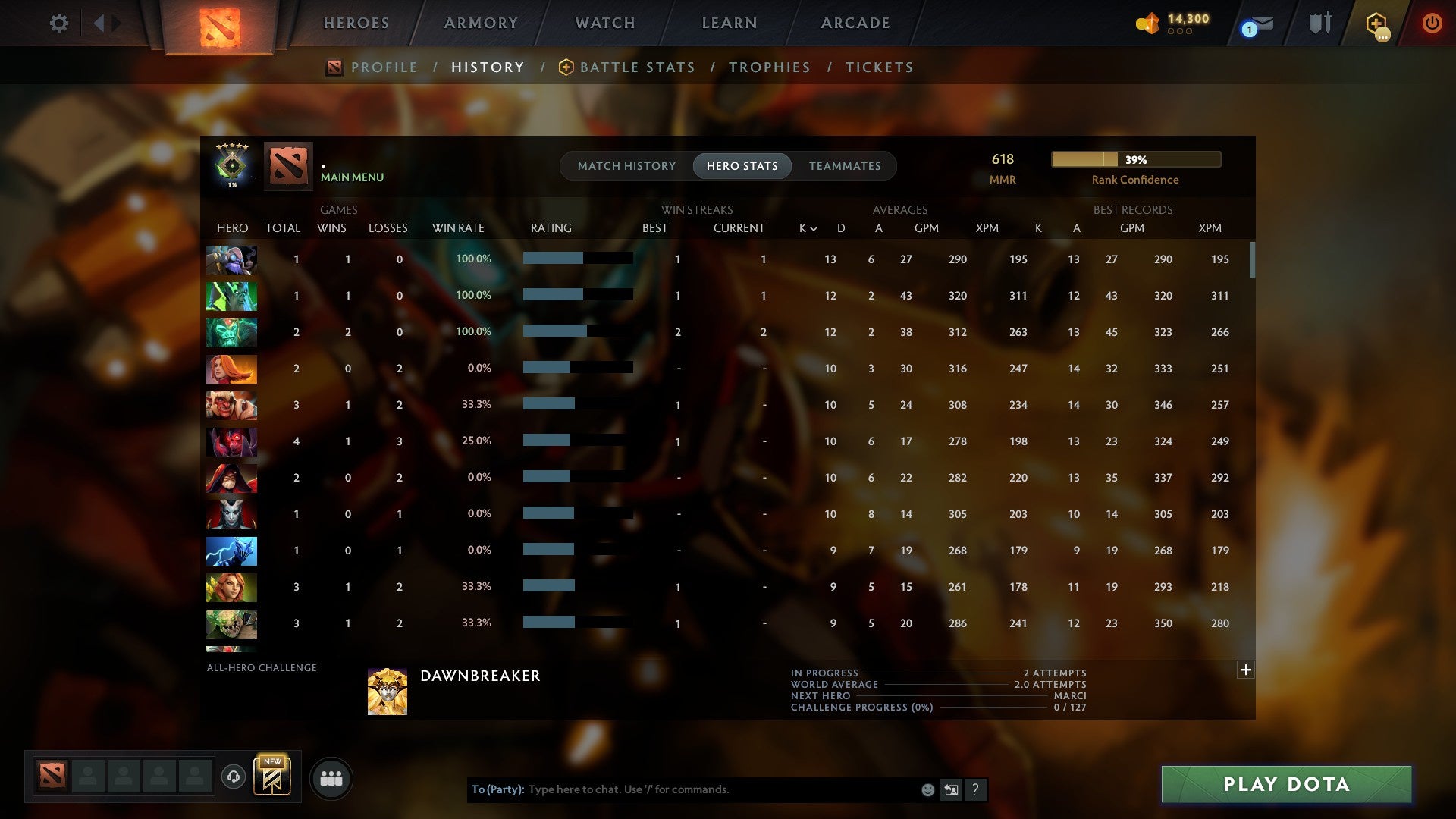1456x819 pixels.
Task: Click the Dota 2 logo in the top bar
Action: pyautogui.click(x=220, y=23)
